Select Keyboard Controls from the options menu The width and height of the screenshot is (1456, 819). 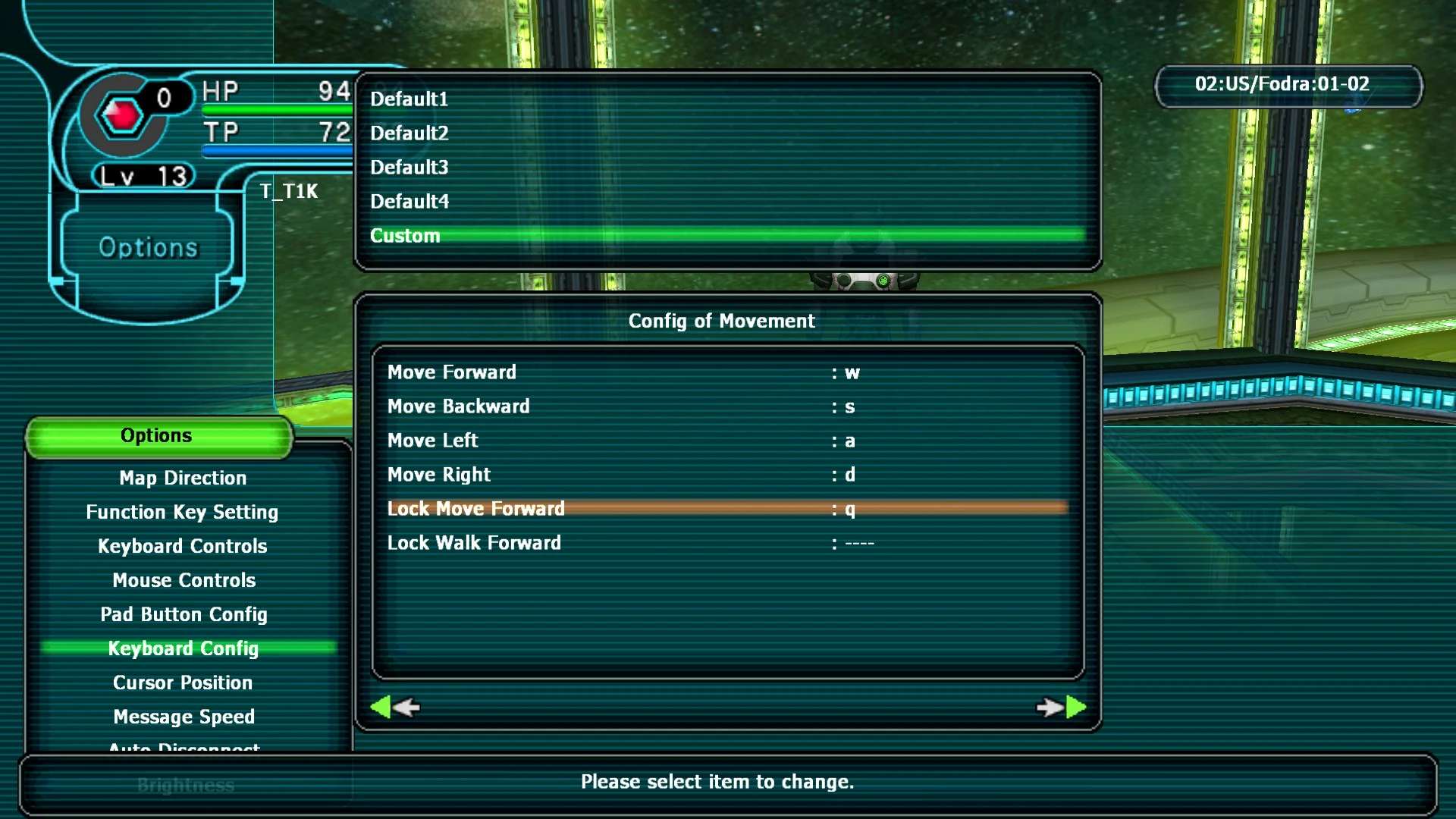click(x=182, y=545)
